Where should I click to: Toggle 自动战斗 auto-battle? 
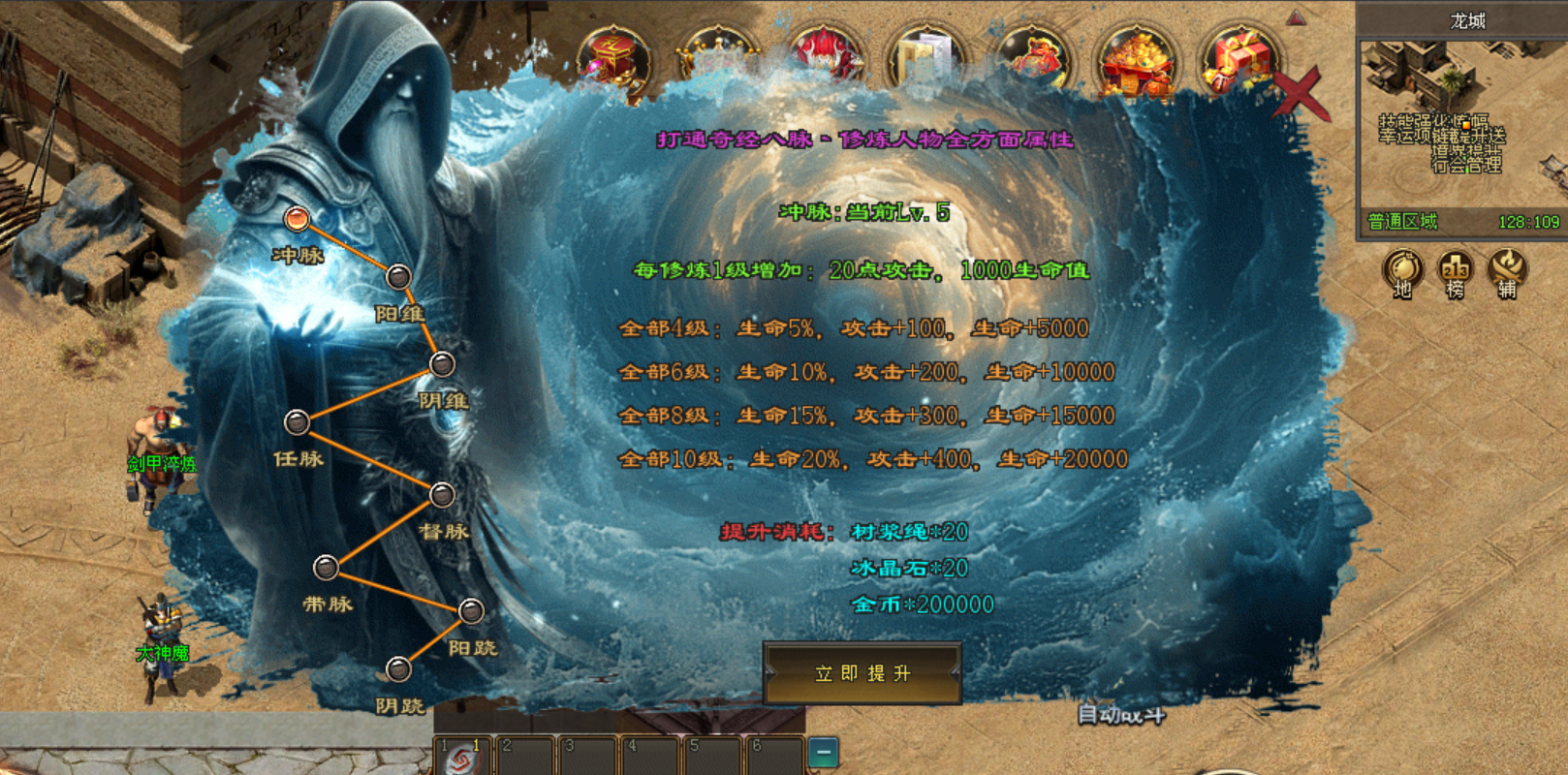coord(1121,715)
